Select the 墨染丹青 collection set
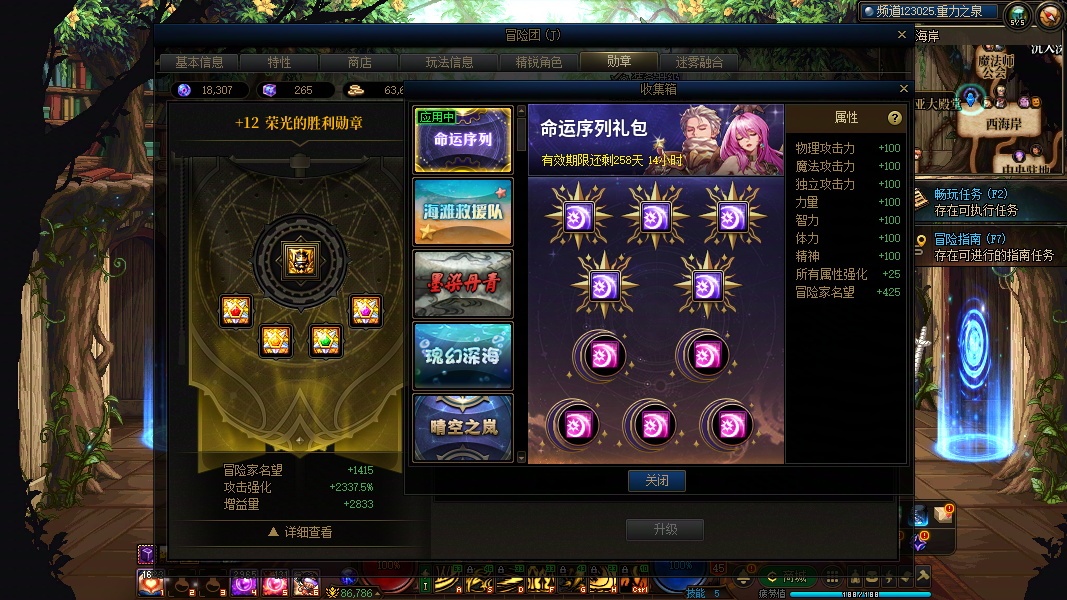Image resolution: width=1067 pixels, height=600 pixels. pyautogui.click(x=463, y=284)
